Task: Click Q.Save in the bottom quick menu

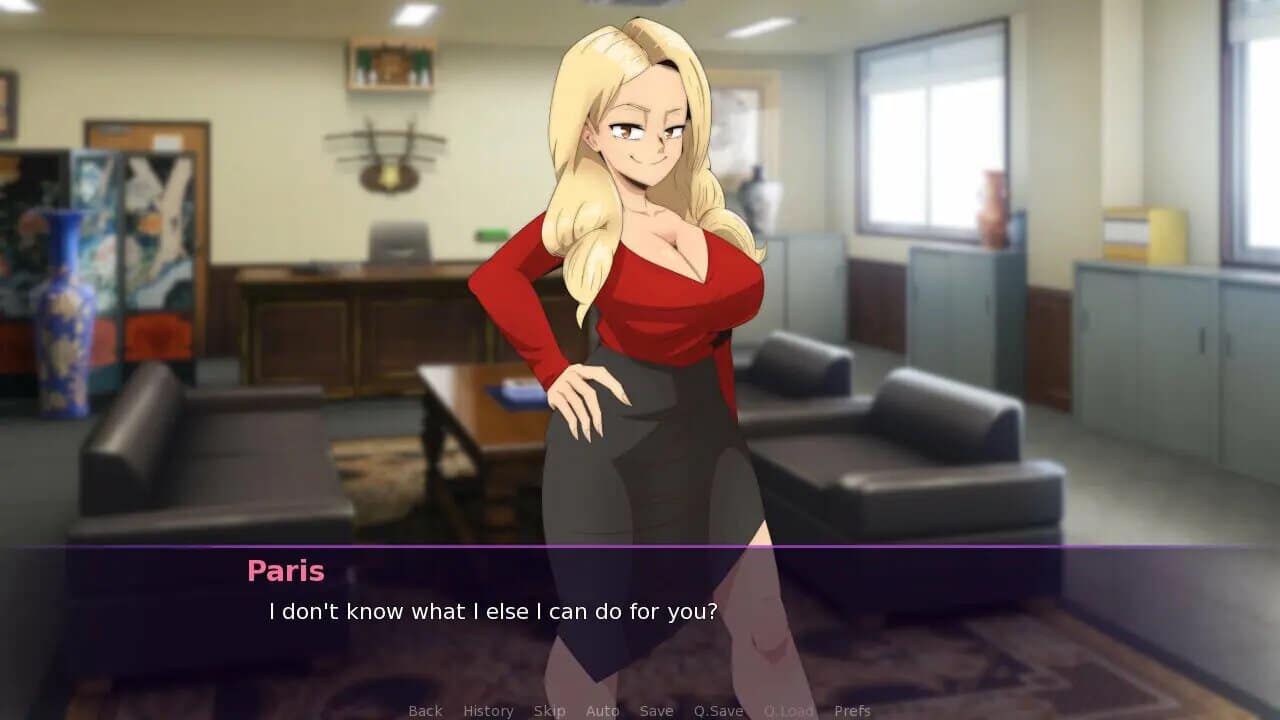Action: tap(716, 710)
